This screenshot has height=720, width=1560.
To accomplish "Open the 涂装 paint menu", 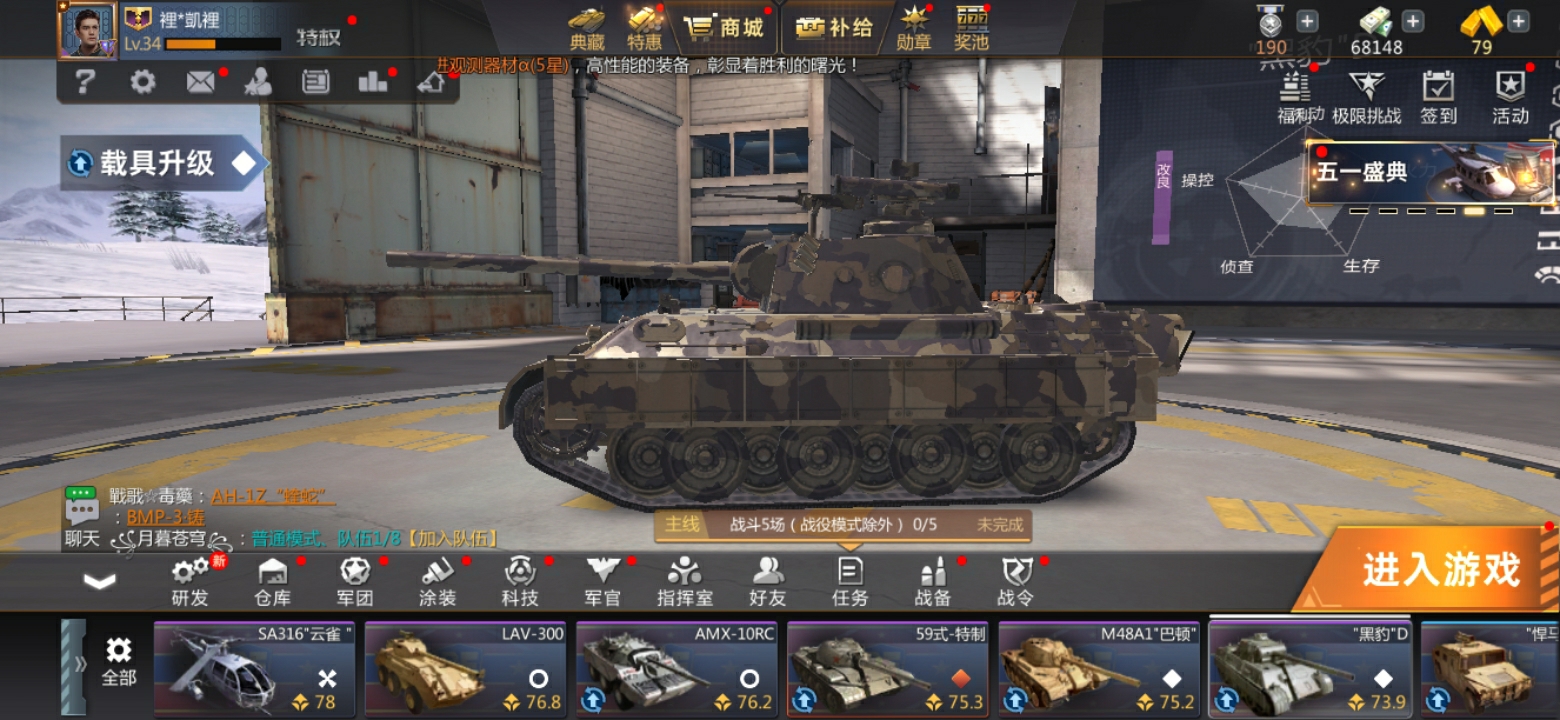I will pos(438,582).
